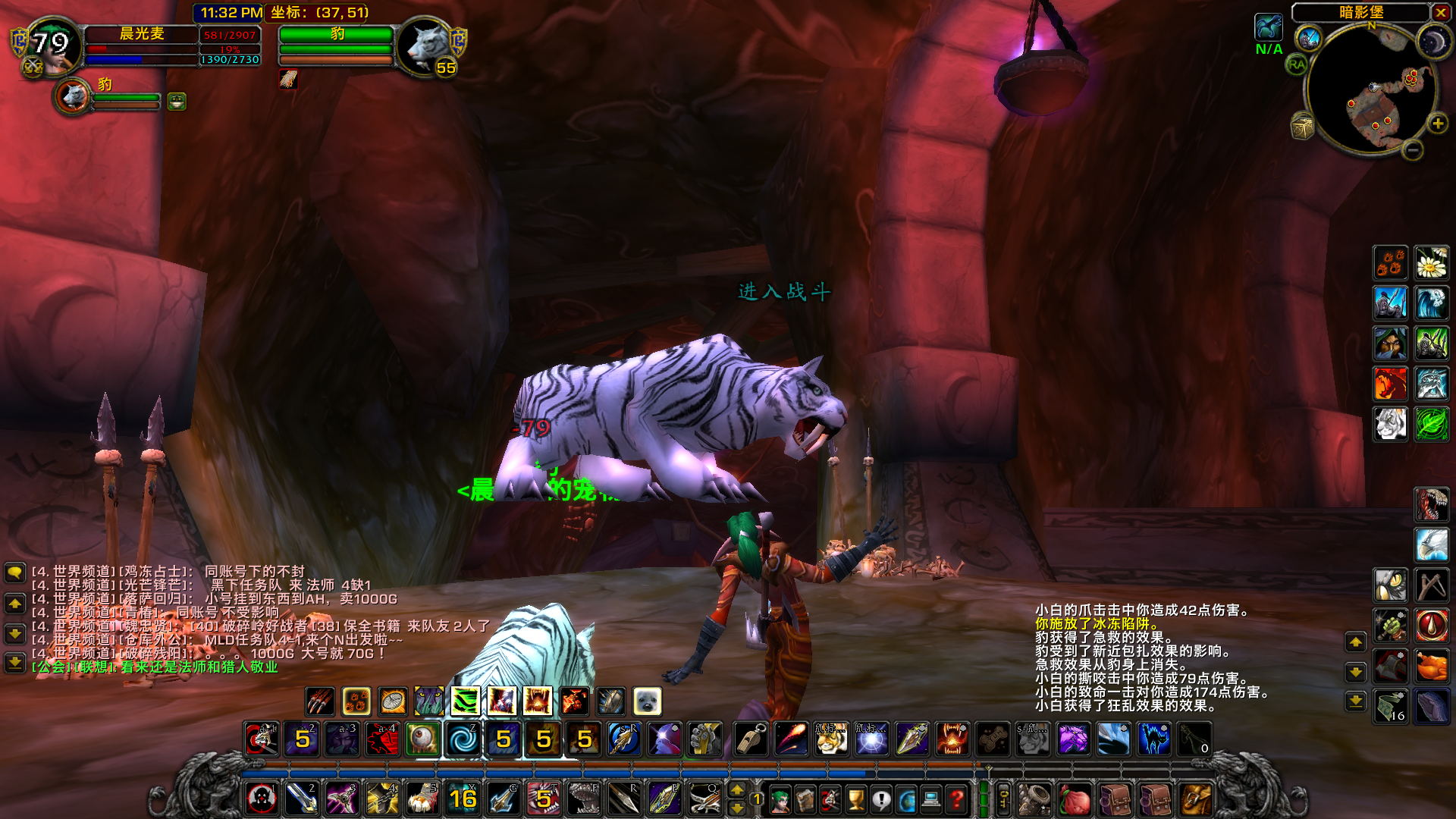
Task: Select the player portrait frame
Action: (x=53, y=45)
